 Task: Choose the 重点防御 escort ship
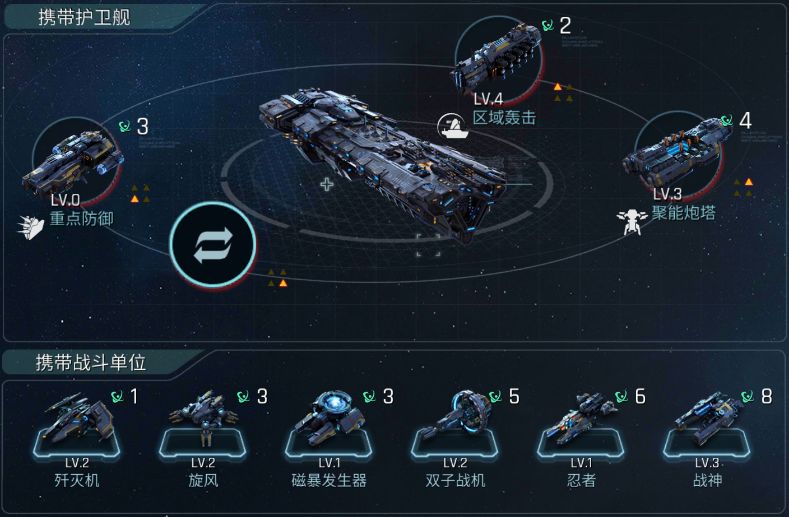coord(76,162)
